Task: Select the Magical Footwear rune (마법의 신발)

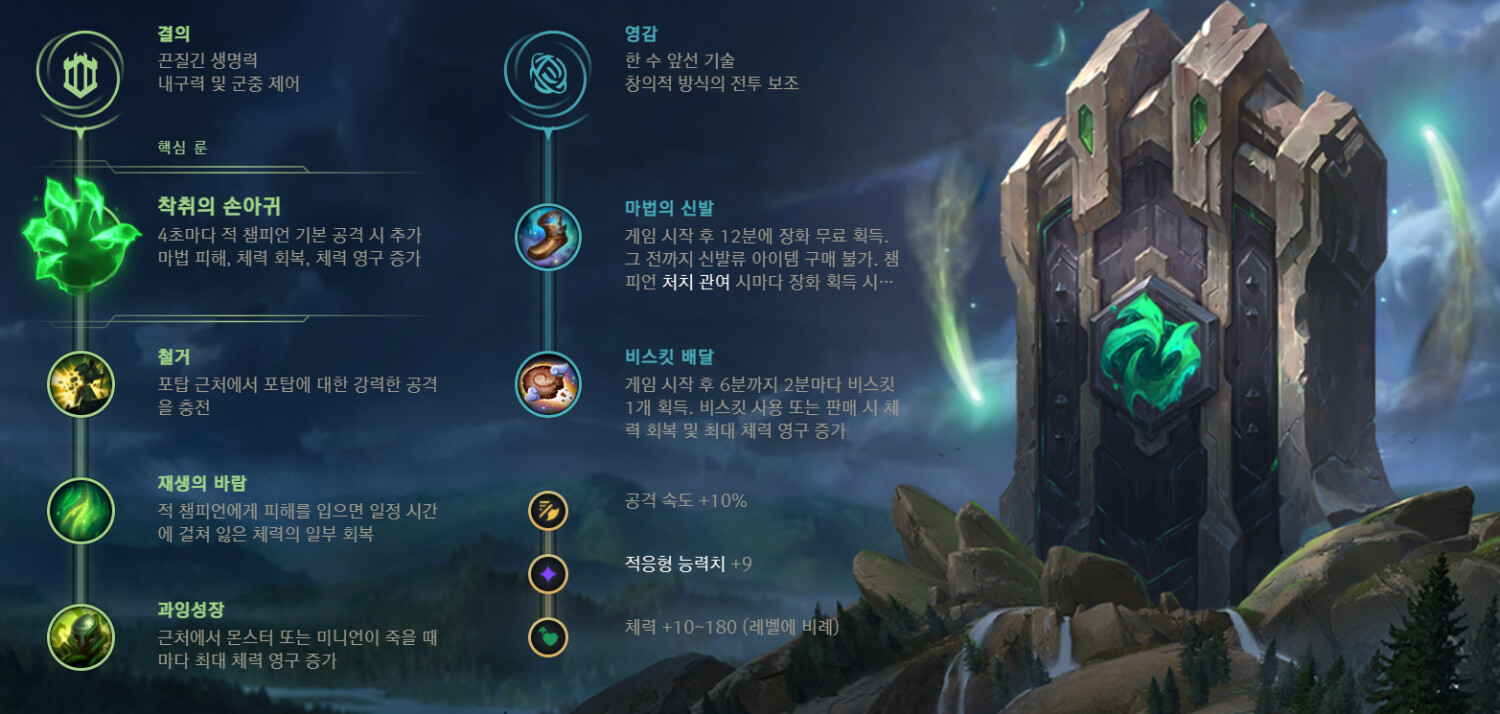Action: [548, 237]
